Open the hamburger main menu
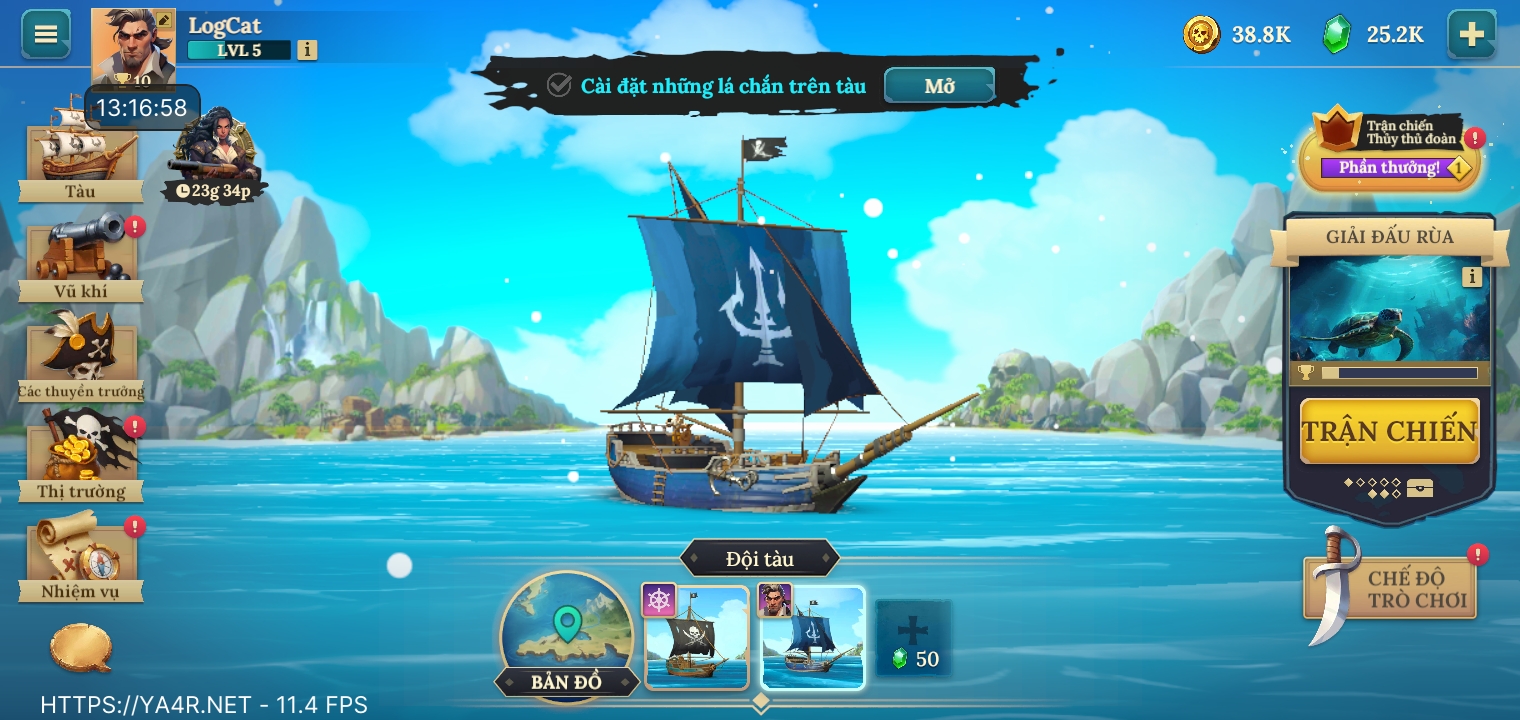 46,34
